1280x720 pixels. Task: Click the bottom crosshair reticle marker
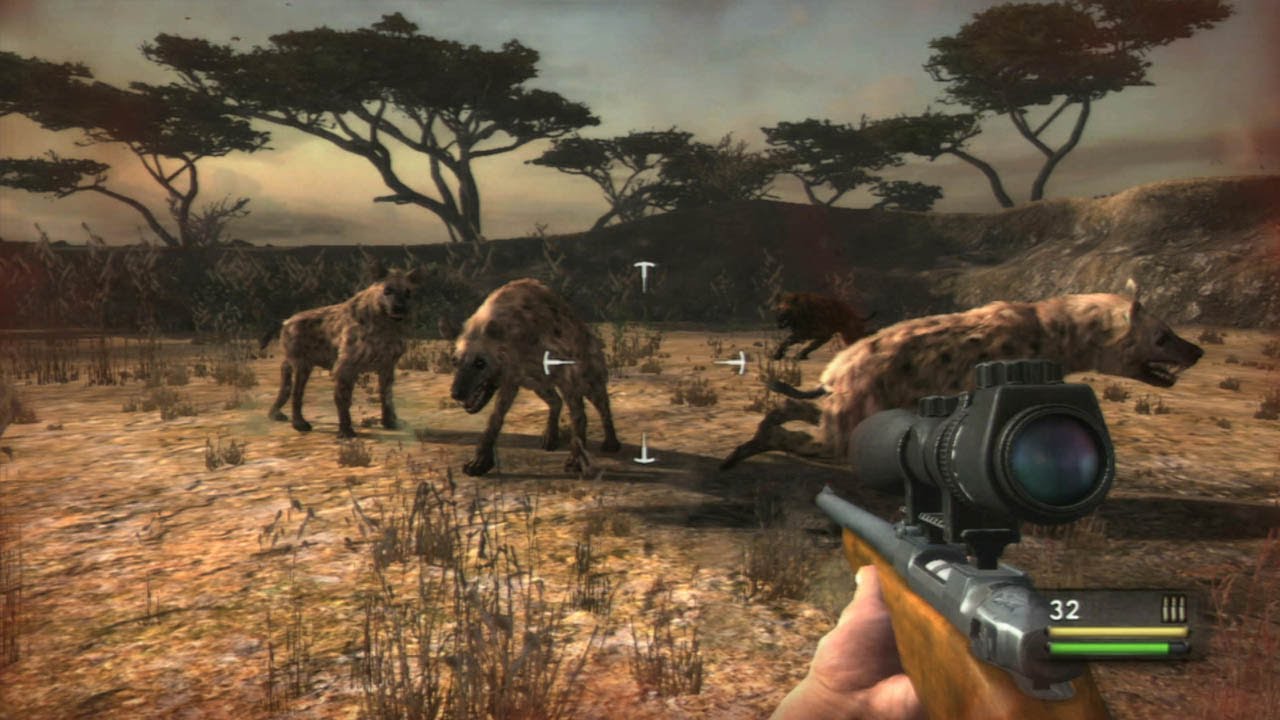pos(645,452)
